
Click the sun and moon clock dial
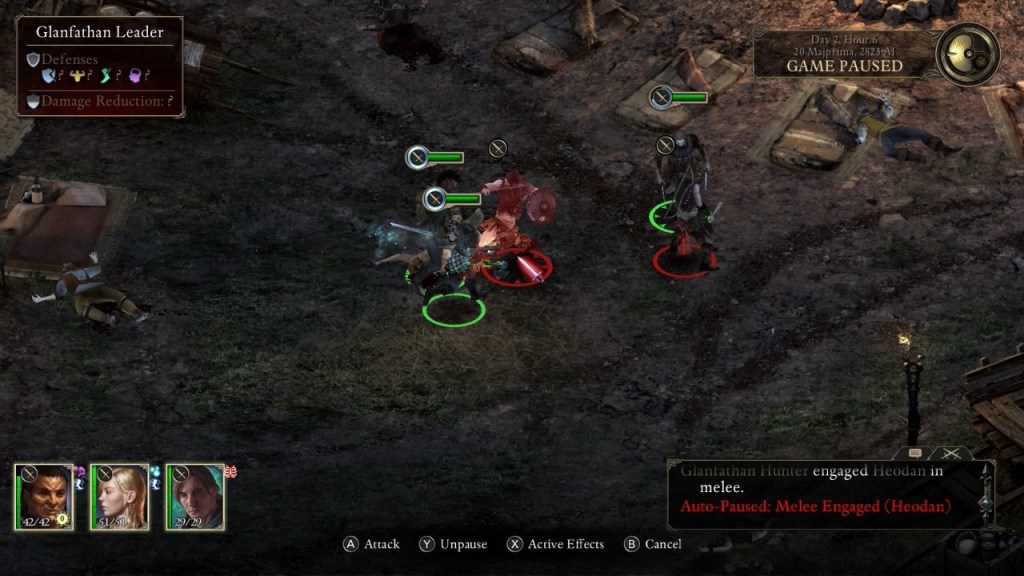(968, 54)
